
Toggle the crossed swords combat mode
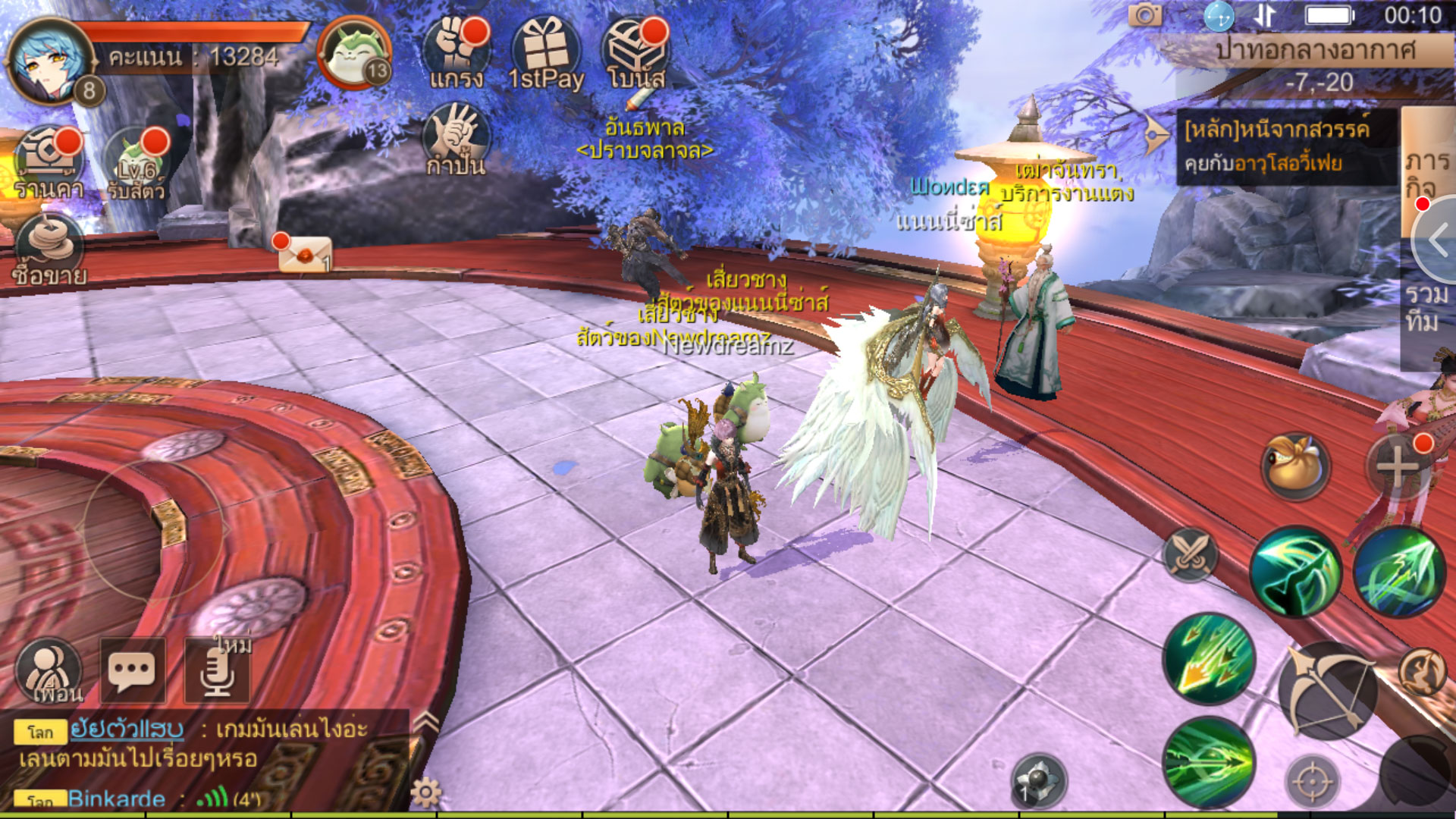click(1191, 554)
